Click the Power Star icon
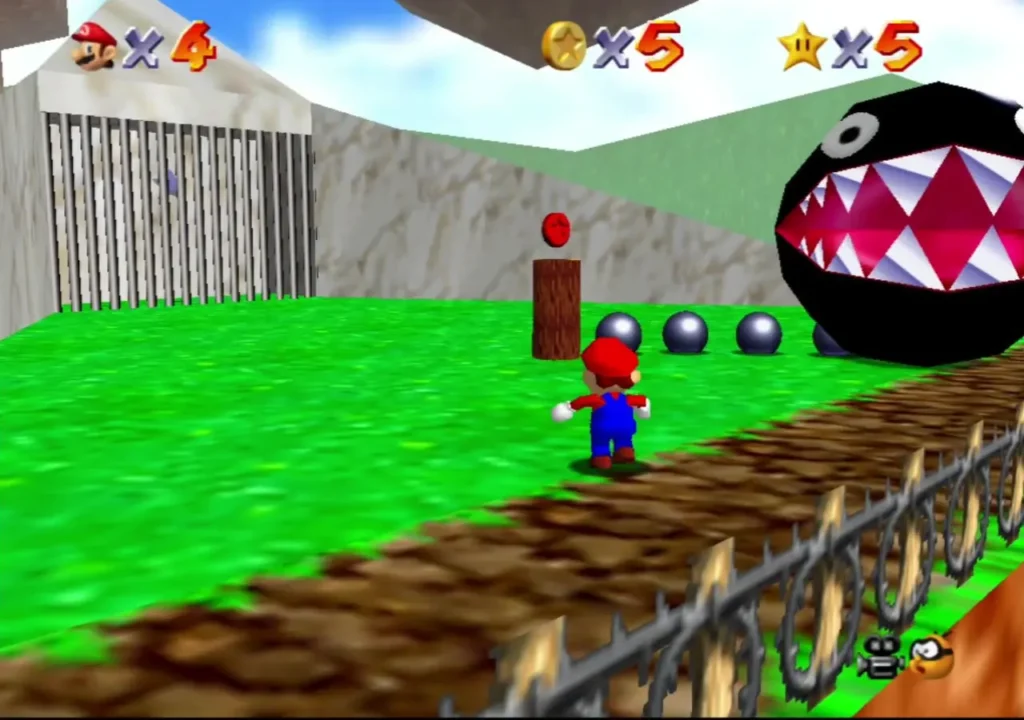Viewport: 1024px width, 720px height. 802,47
